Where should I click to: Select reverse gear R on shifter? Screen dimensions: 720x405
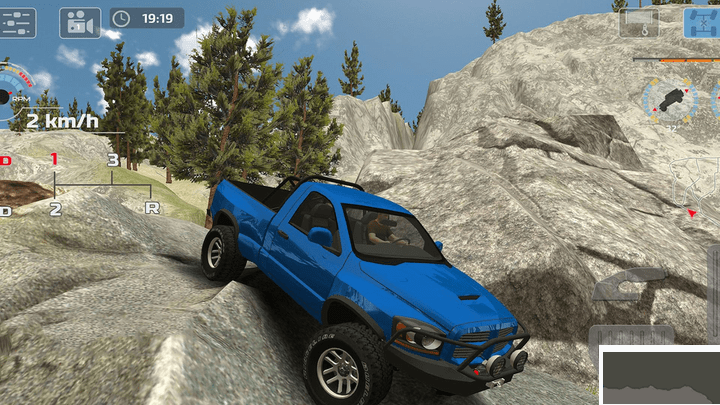pyautogui.click(x=152, y=207)
